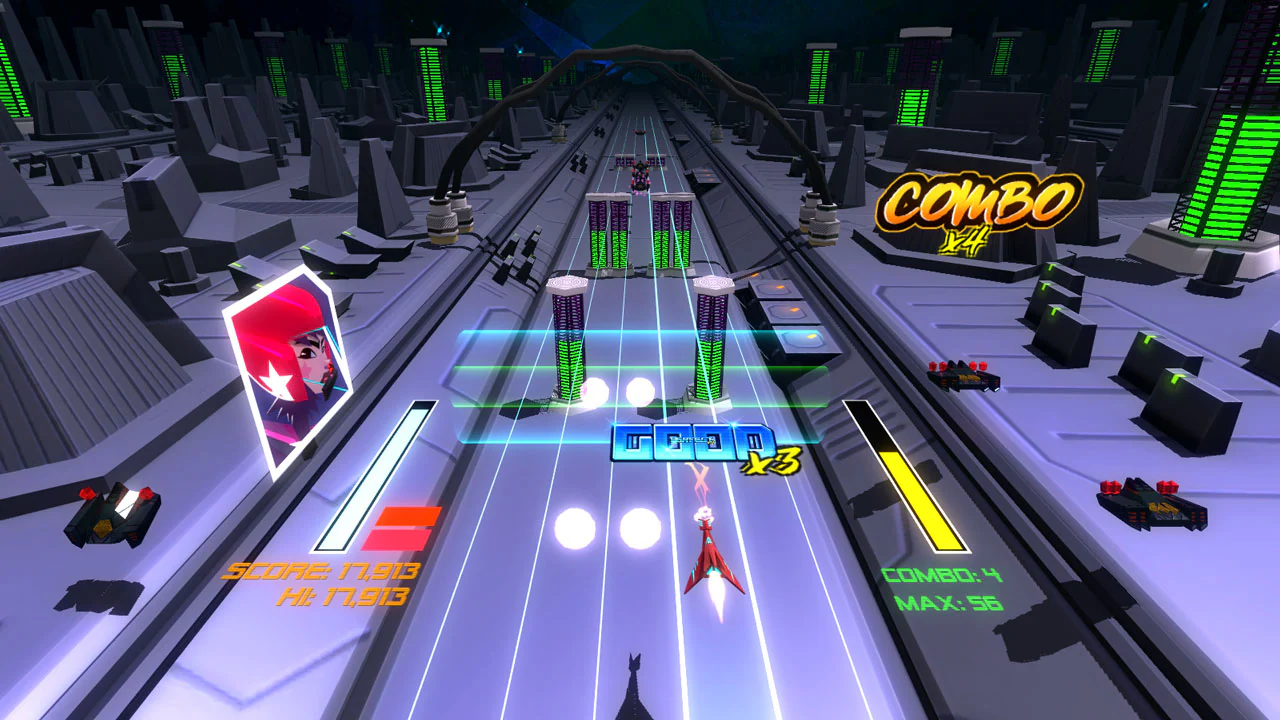Click the SCORE: 17,913 text
This screenshot has width=1280, height=720.
[320, 573]
